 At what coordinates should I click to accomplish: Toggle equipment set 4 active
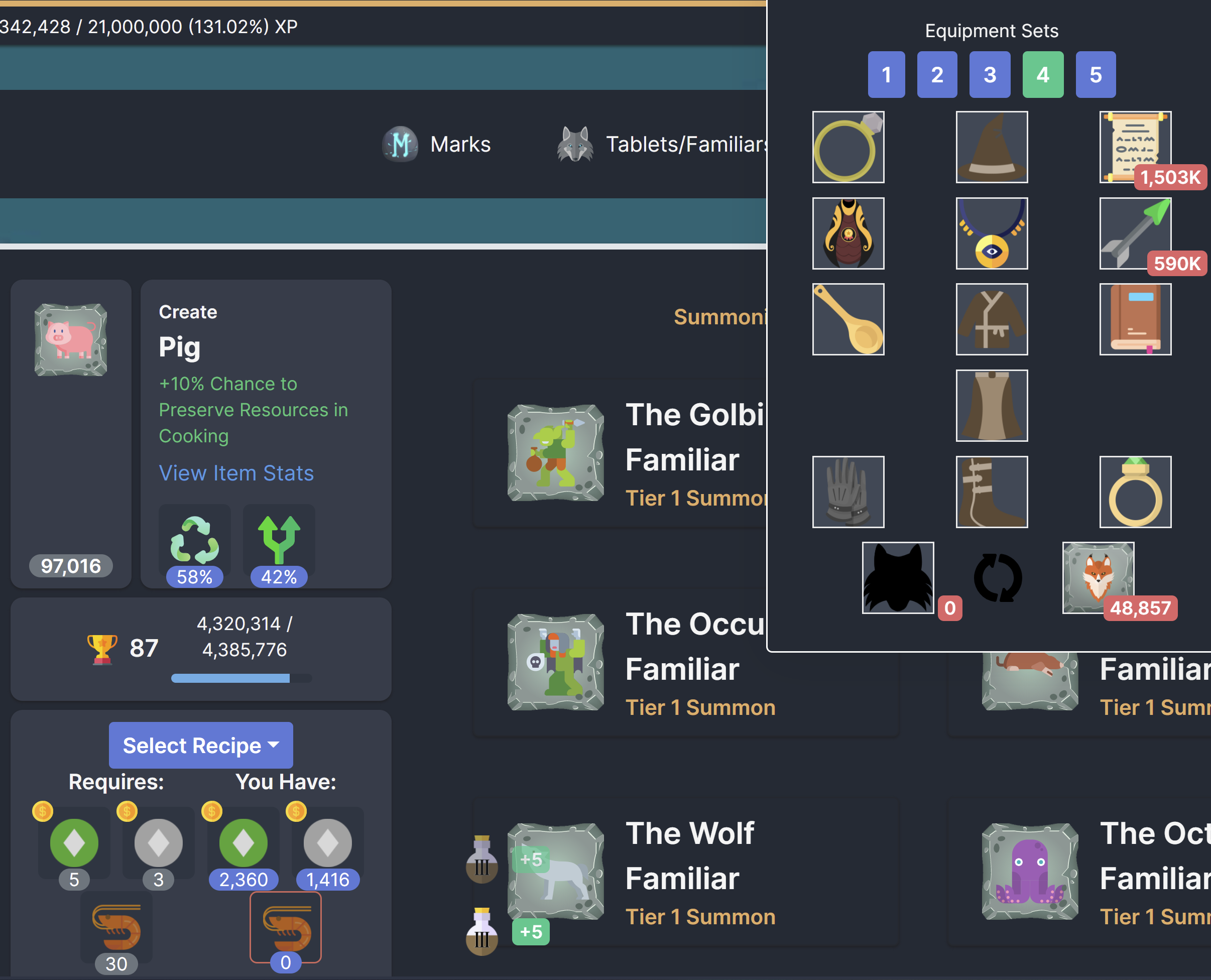1043,74
